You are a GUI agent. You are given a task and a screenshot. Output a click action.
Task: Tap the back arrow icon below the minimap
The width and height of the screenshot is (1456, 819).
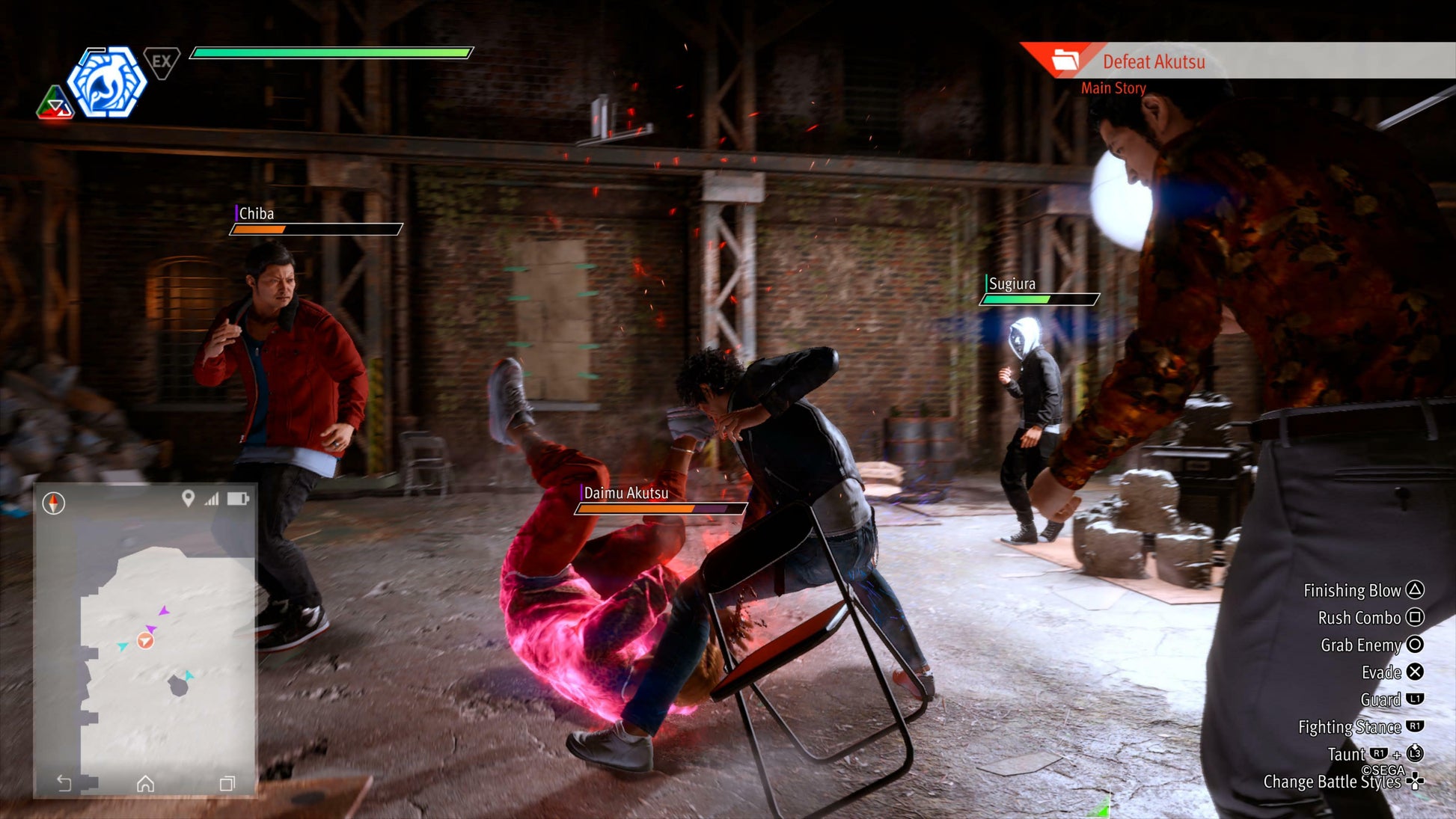64,783
